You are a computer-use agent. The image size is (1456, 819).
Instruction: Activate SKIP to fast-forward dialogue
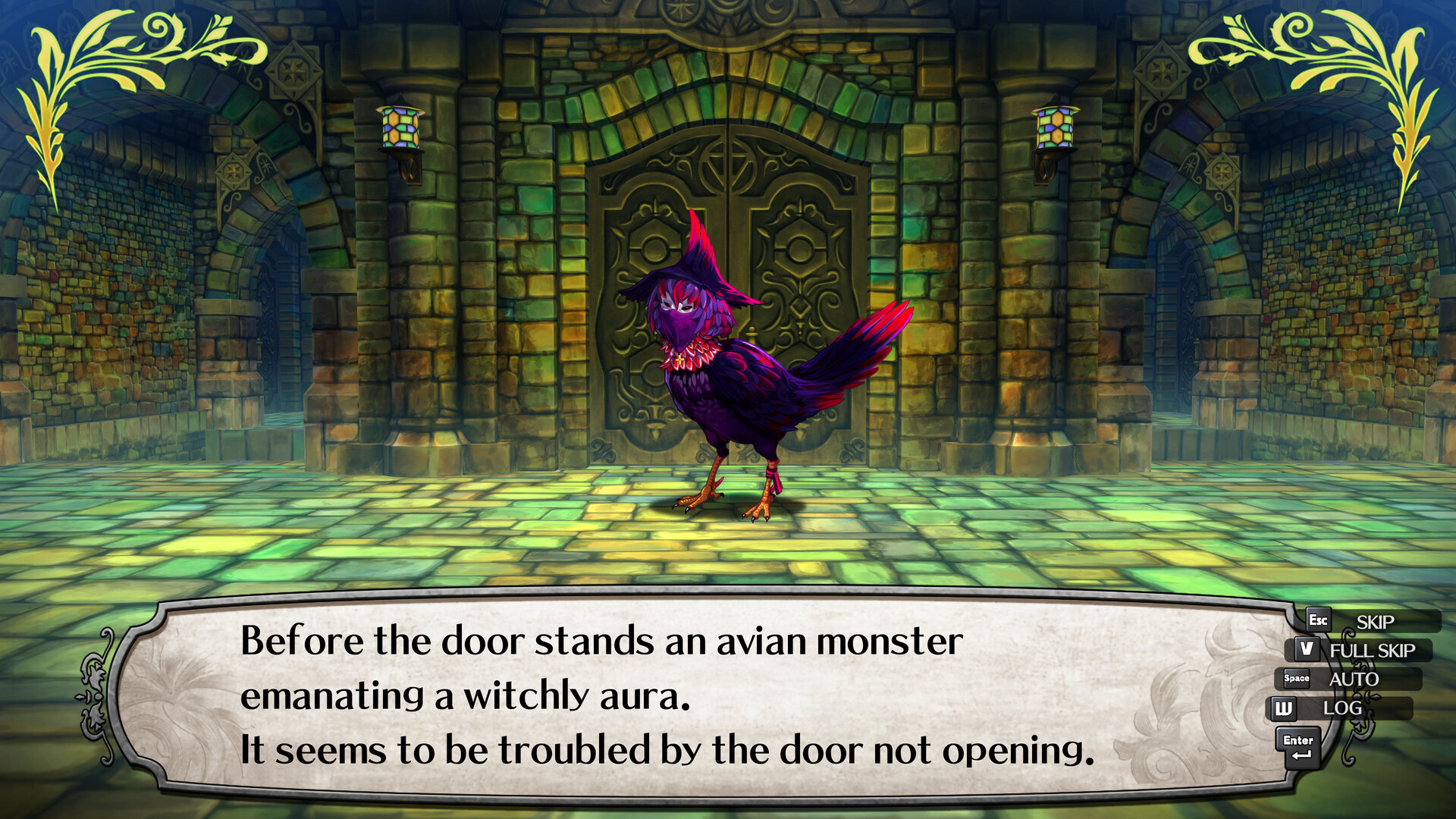coord(1374,622)
